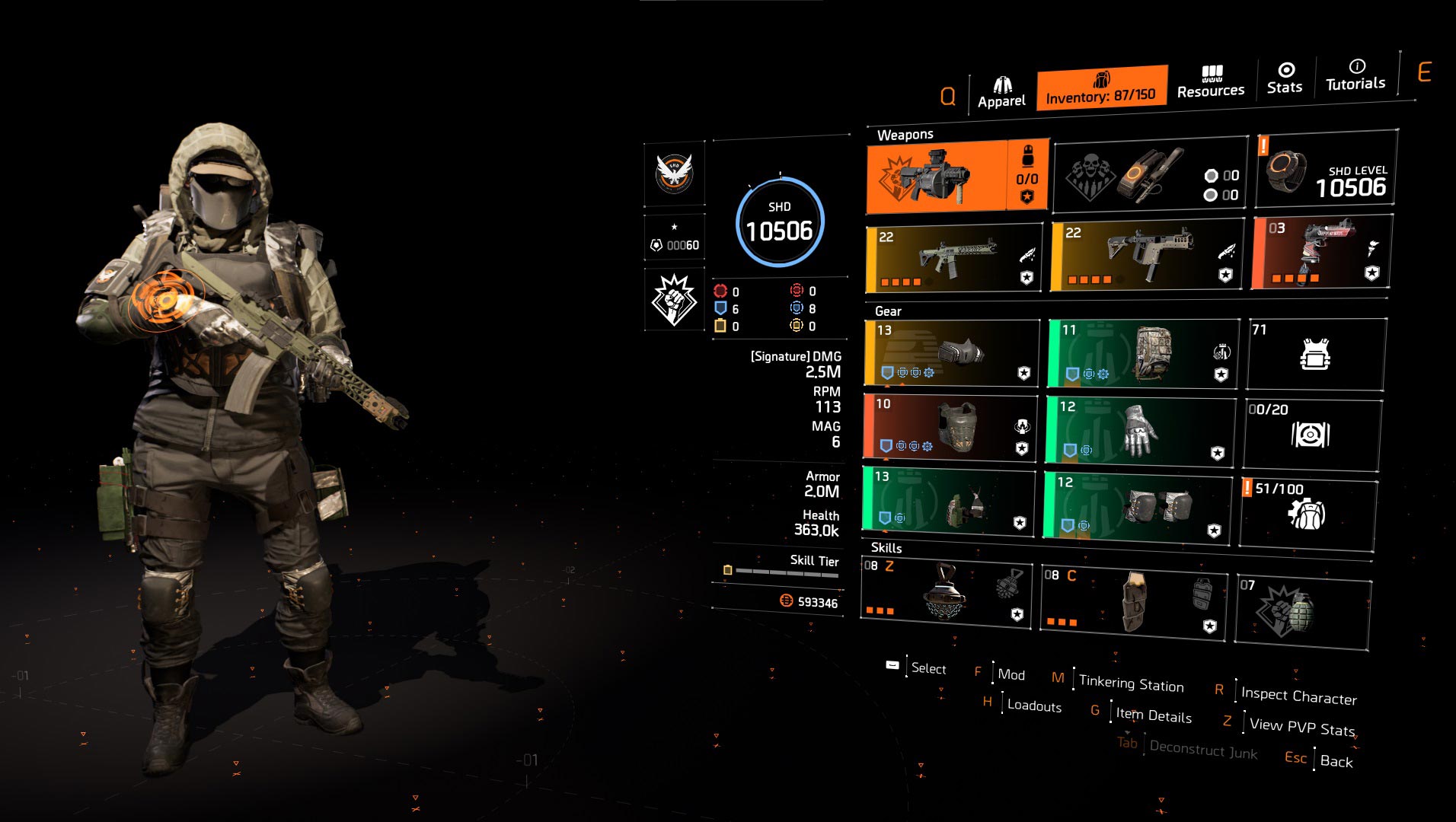Screen dimensions: 1456x822
Task: Select the red pistol sidearm slot
Action: point(1321,252)
